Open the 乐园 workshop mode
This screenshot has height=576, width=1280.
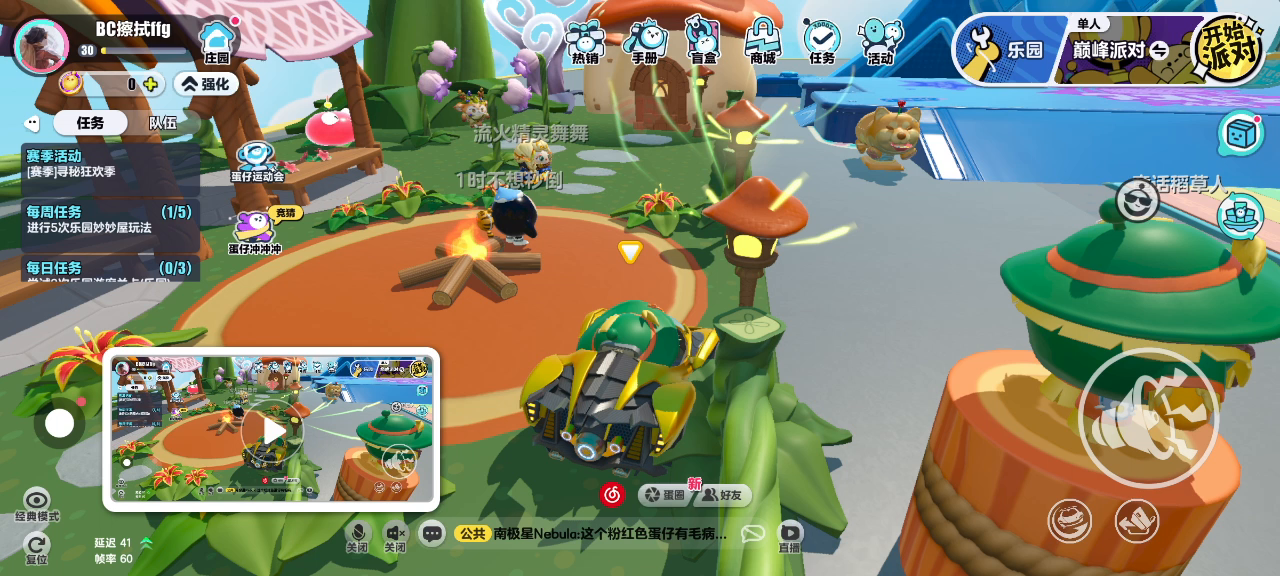click(1003, 49)
